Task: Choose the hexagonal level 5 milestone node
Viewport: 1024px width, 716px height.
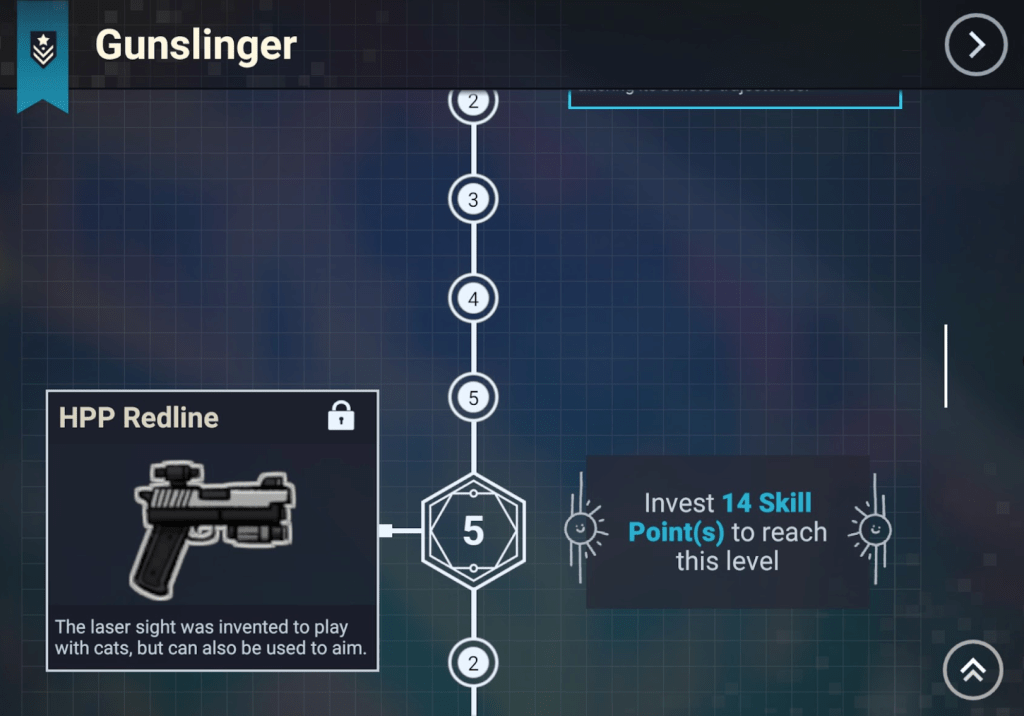Action: click(x=473, y=531)
